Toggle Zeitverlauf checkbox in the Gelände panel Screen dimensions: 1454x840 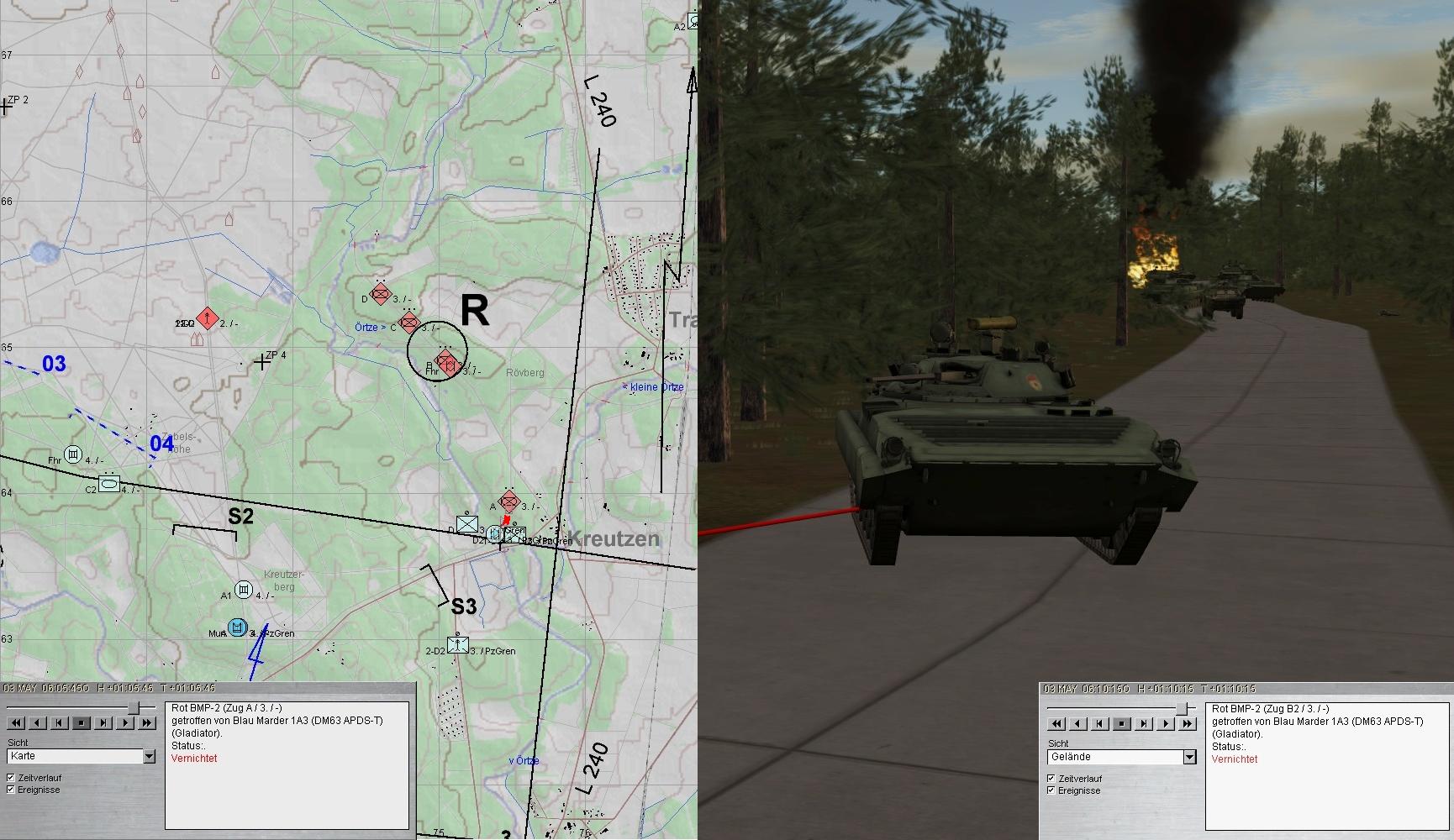coord(1051,779)
